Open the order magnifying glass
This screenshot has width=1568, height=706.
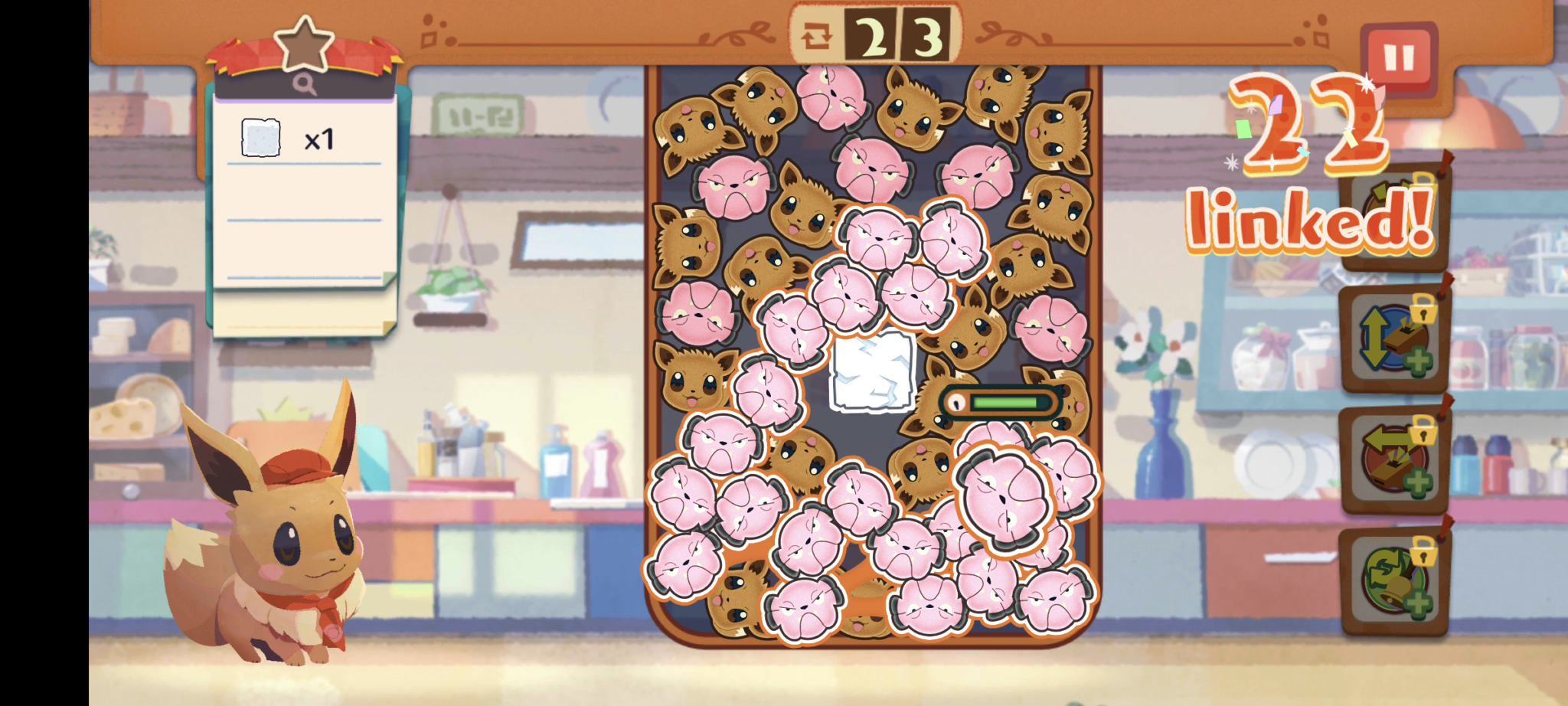click(304, 84)
